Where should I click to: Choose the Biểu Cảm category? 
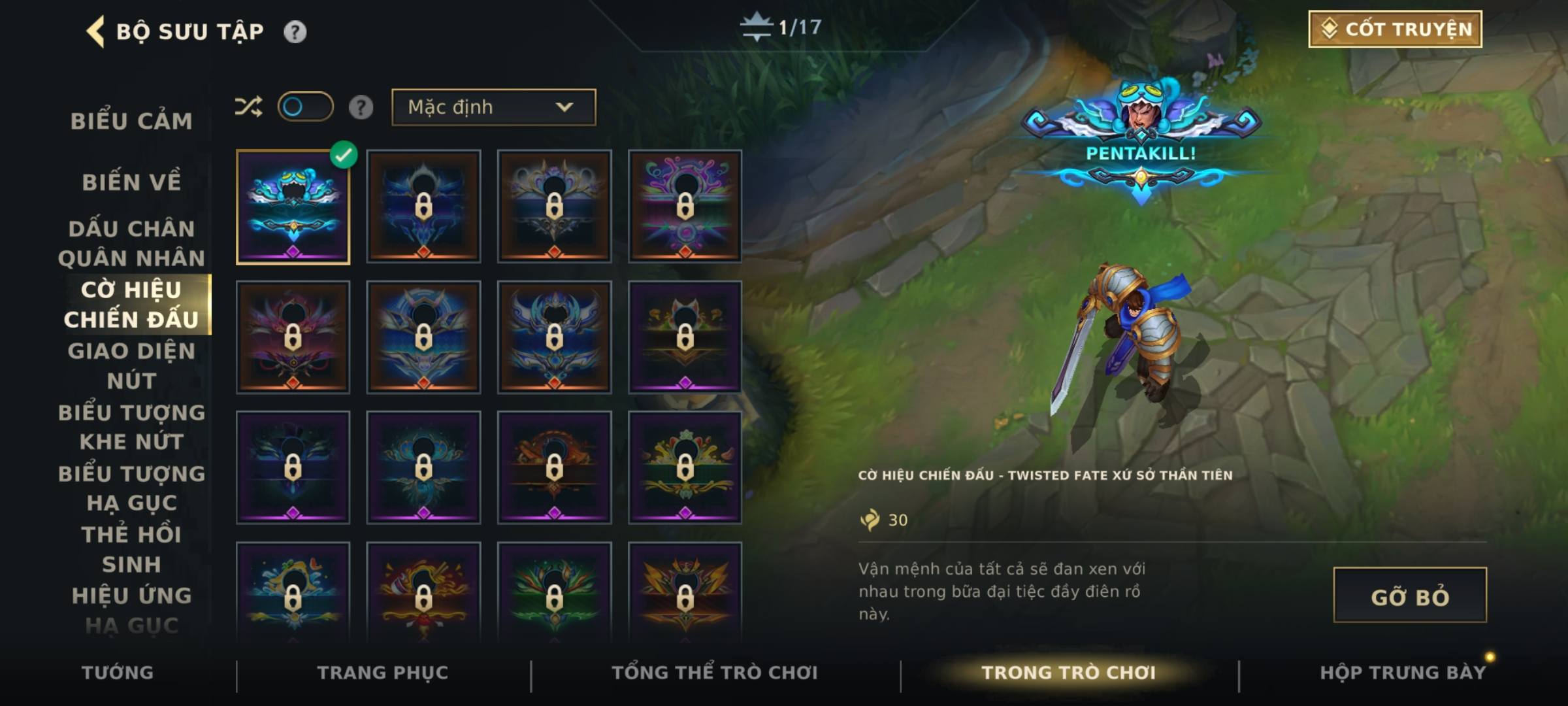(x=131, y=122)
